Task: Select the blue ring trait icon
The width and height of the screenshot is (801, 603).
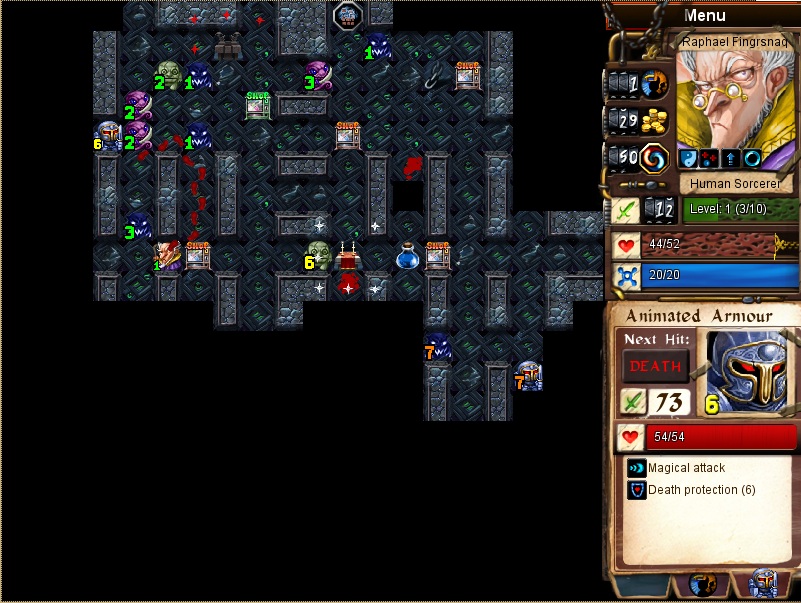Action: point(750,159)
